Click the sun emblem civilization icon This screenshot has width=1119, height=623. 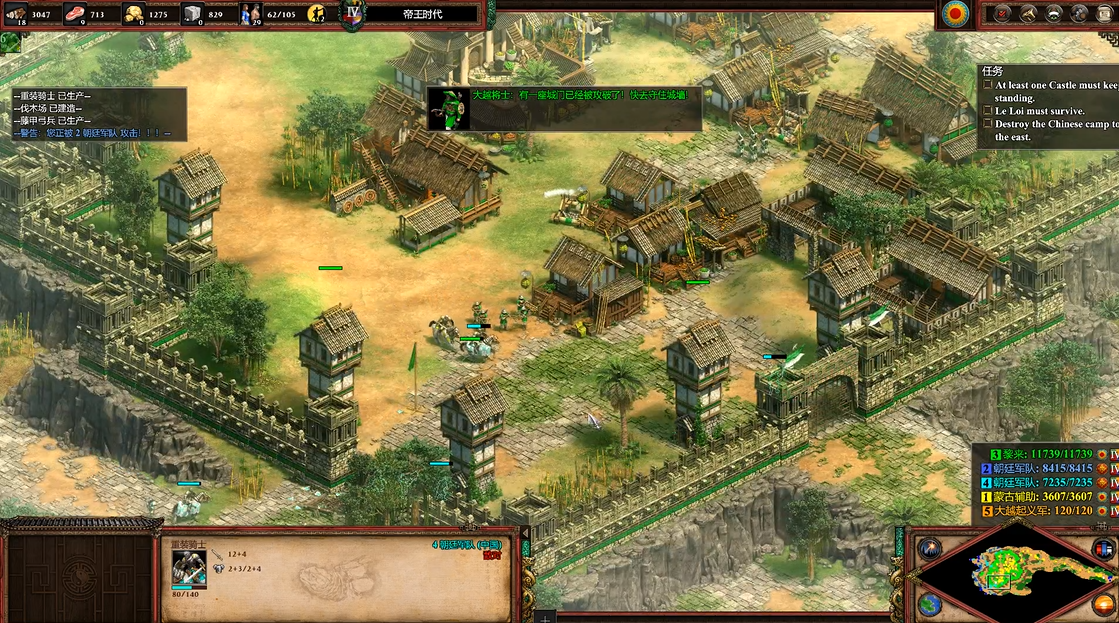955,14
